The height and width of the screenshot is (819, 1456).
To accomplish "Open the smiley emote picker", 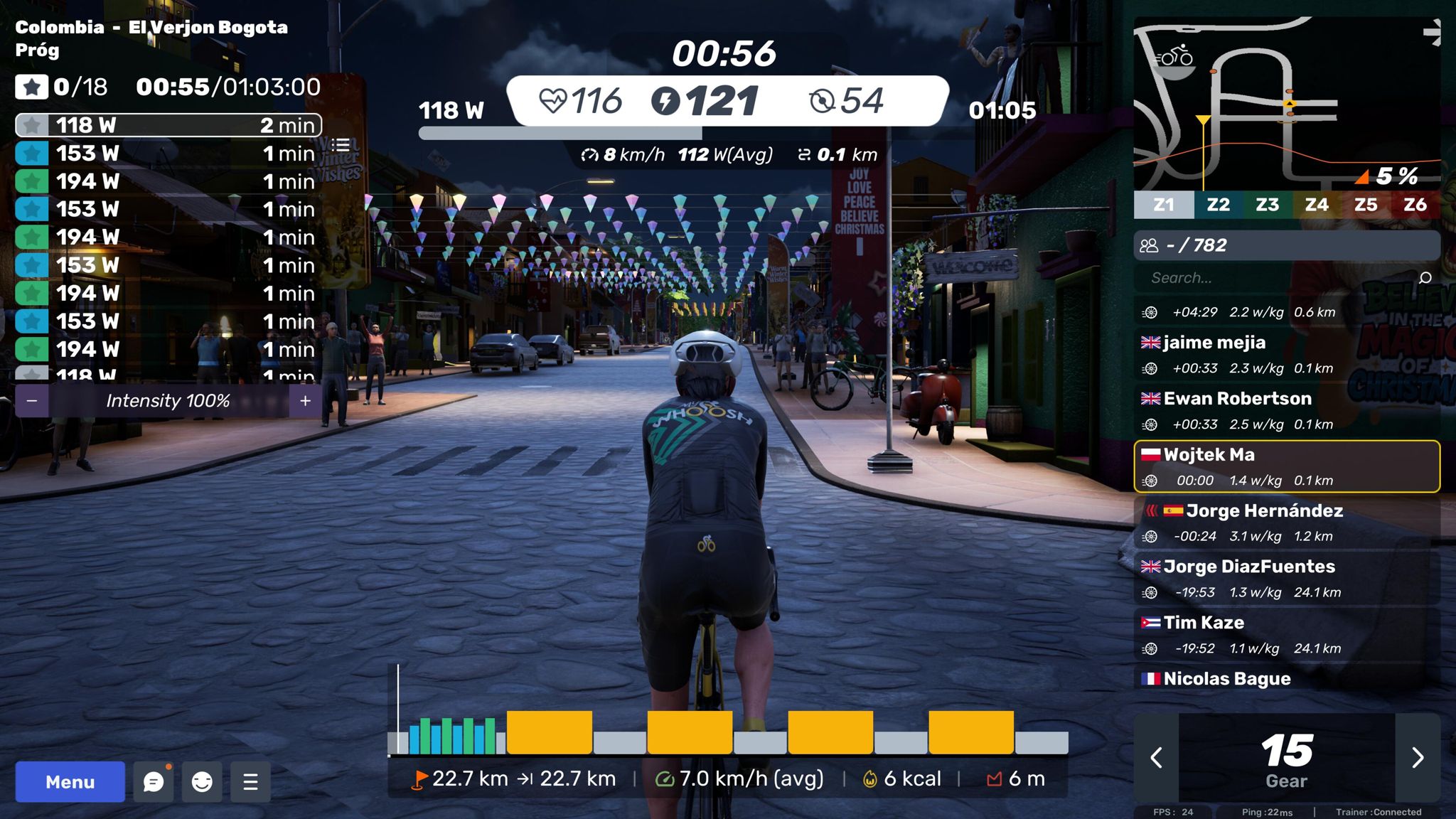I will click(x=202, y=782).
